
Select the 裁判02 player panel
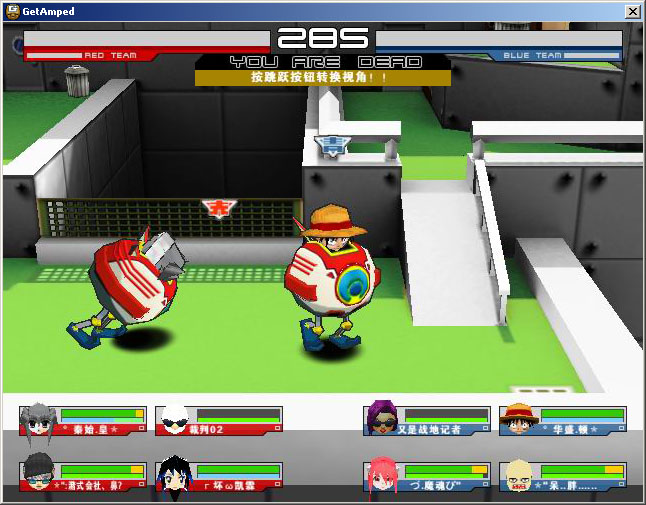click(219, 420)
